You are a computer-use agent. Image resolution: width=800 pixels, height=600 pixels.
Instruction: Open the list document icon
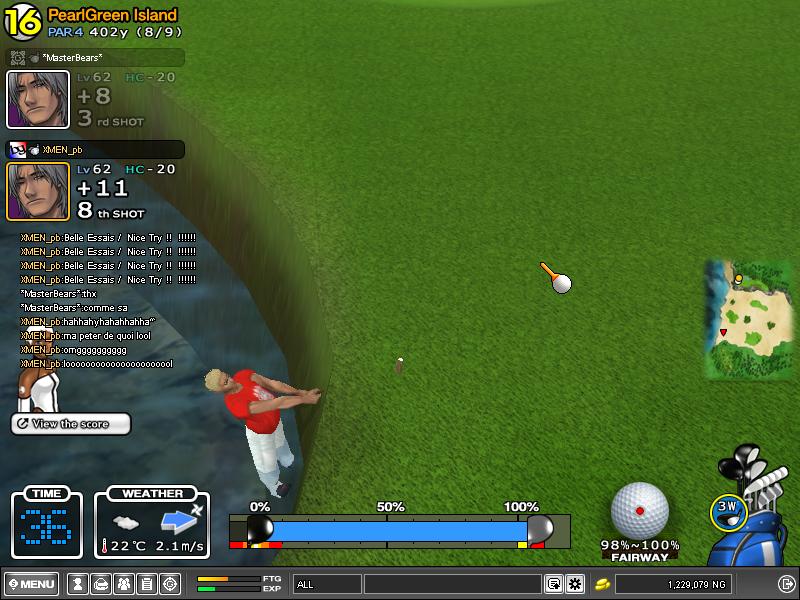(146, 584)
